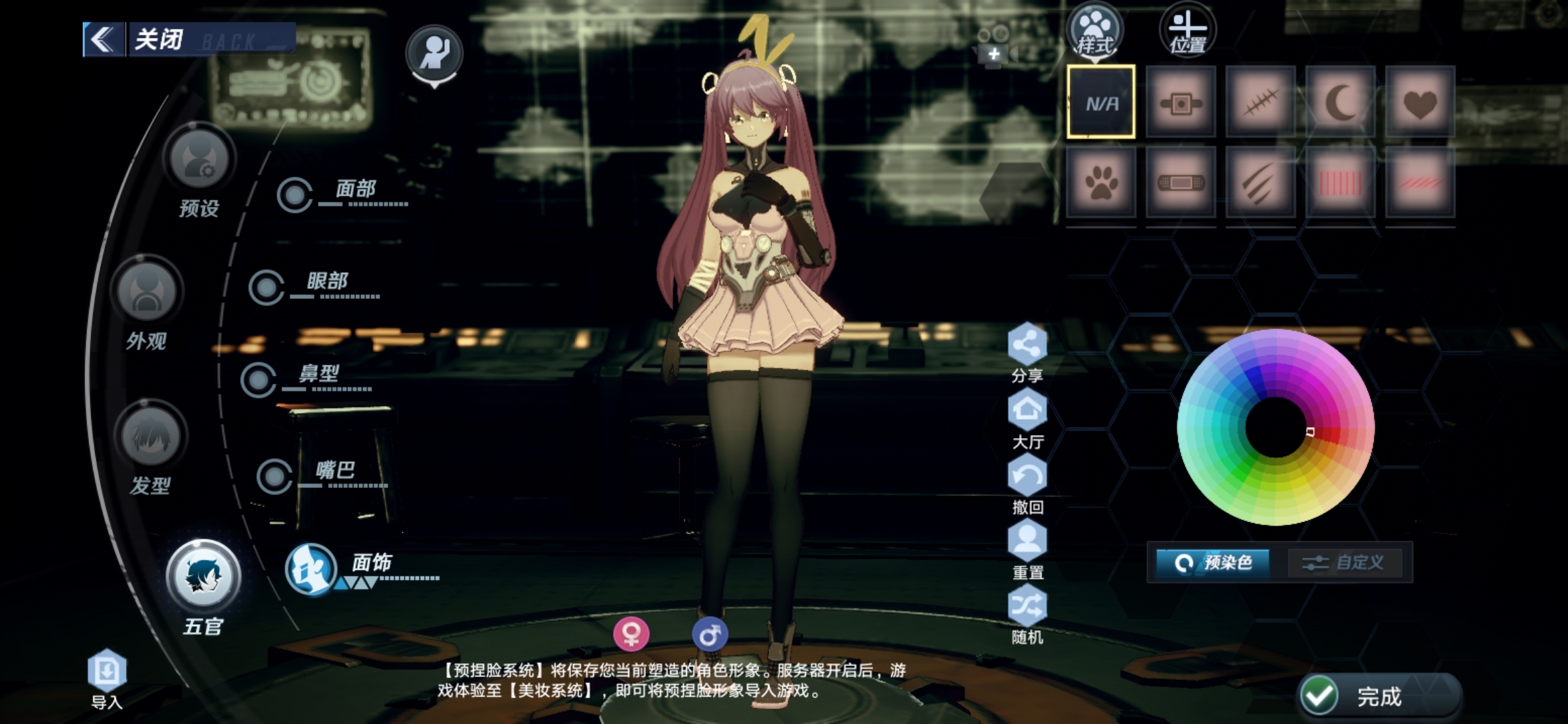Undo last change with 撤回
This screenshot has height=724, width=1568.
click(x=1027, y=477)
